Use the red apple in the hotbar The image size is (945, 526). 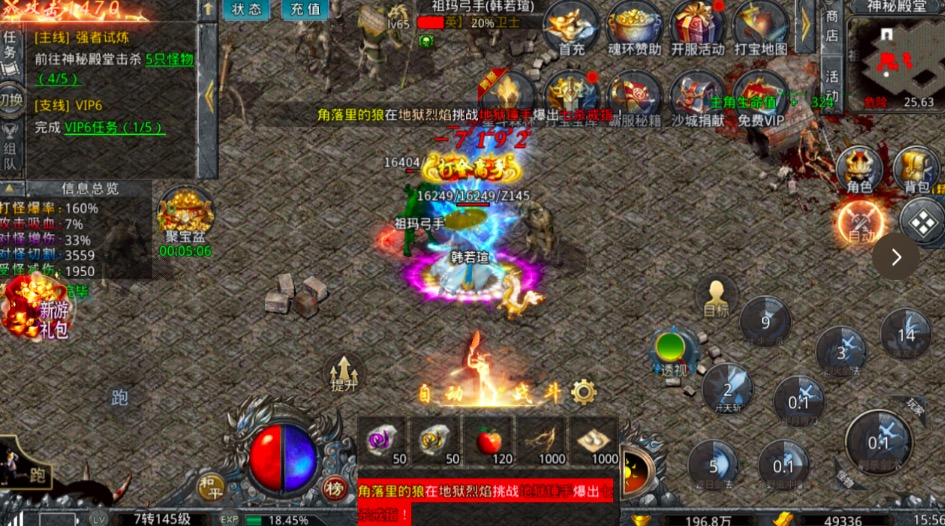pyautogui.click(x=488, y=439)
